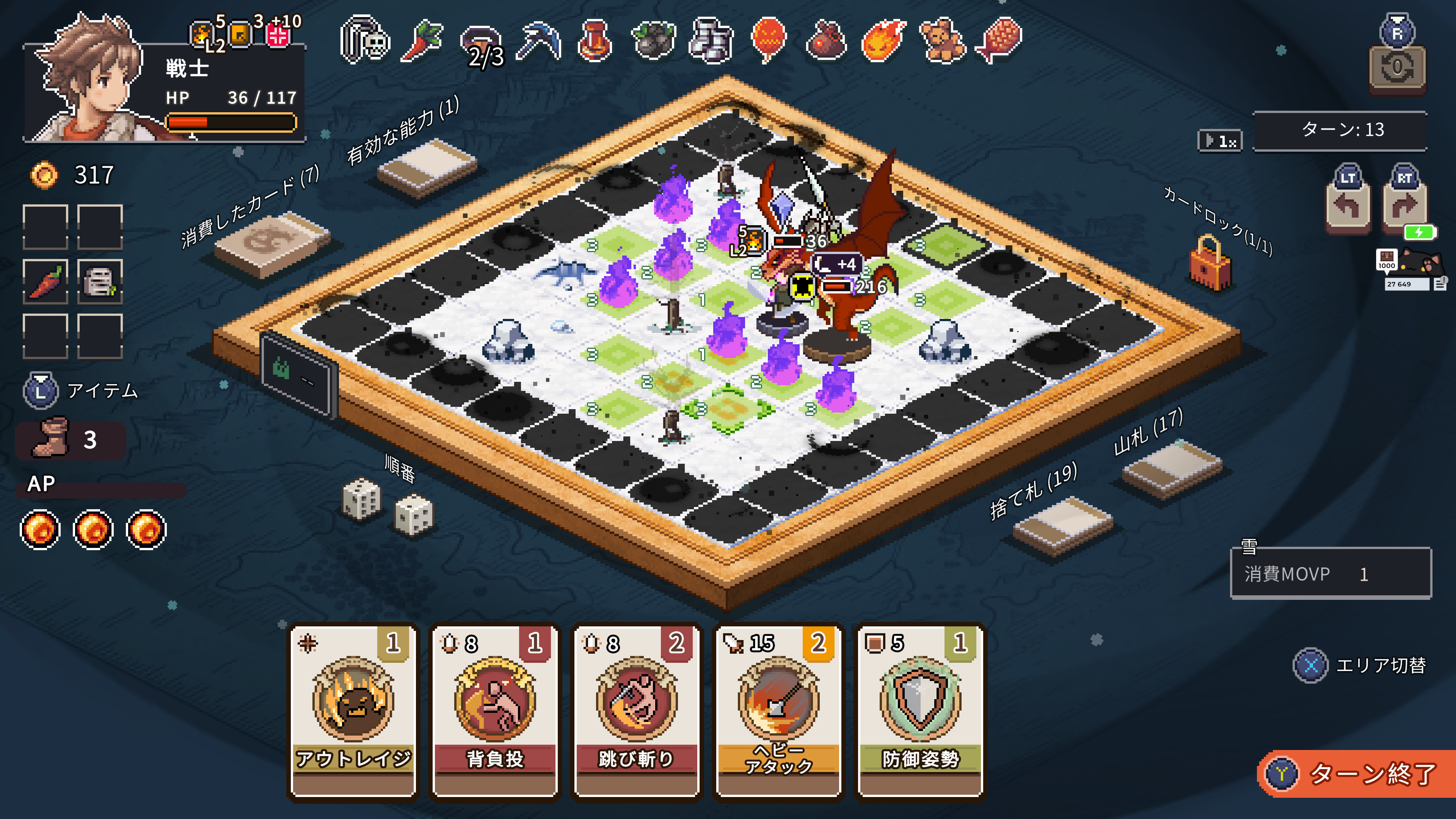Click the undo arrow button
The width and height of the screenshot is (1456, 819).
point(1348,206)
